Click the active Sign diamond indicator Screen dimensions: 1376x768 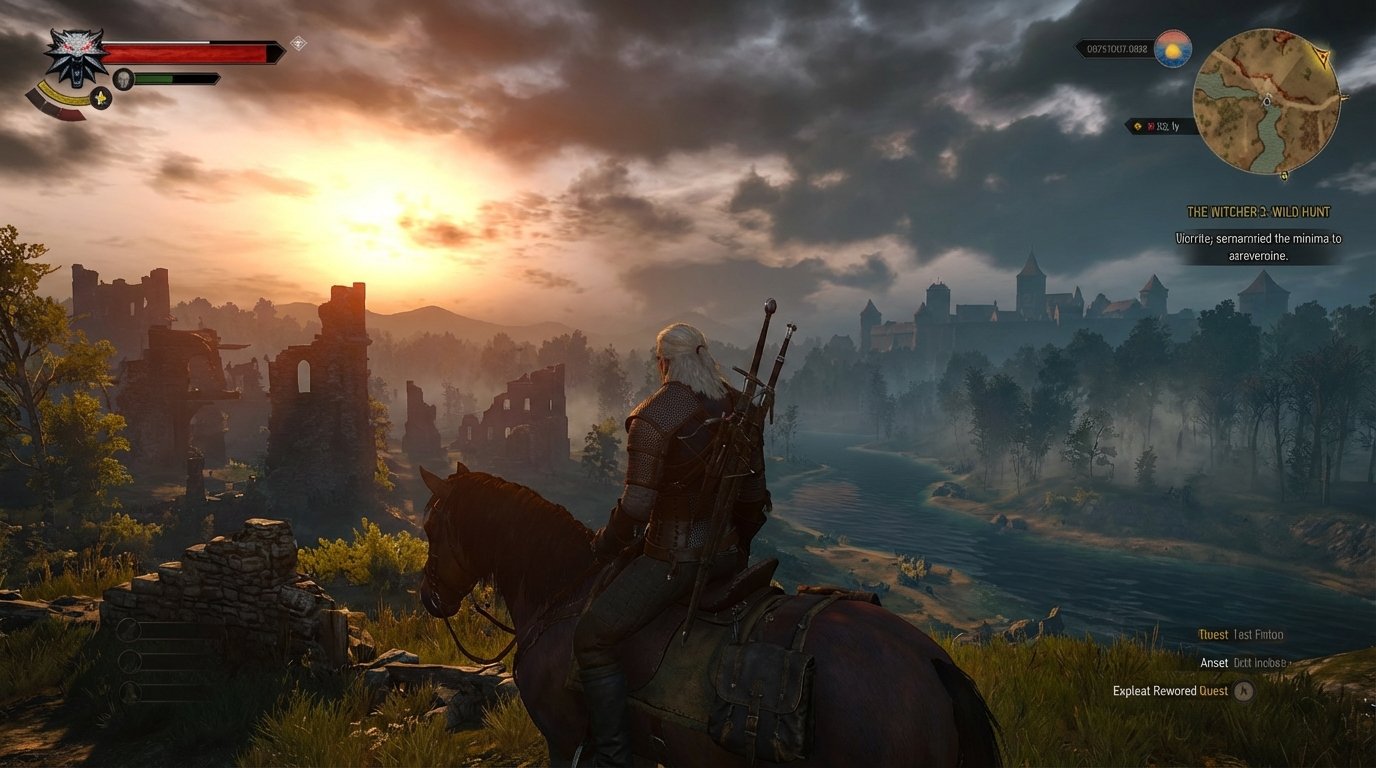point(300,44)
